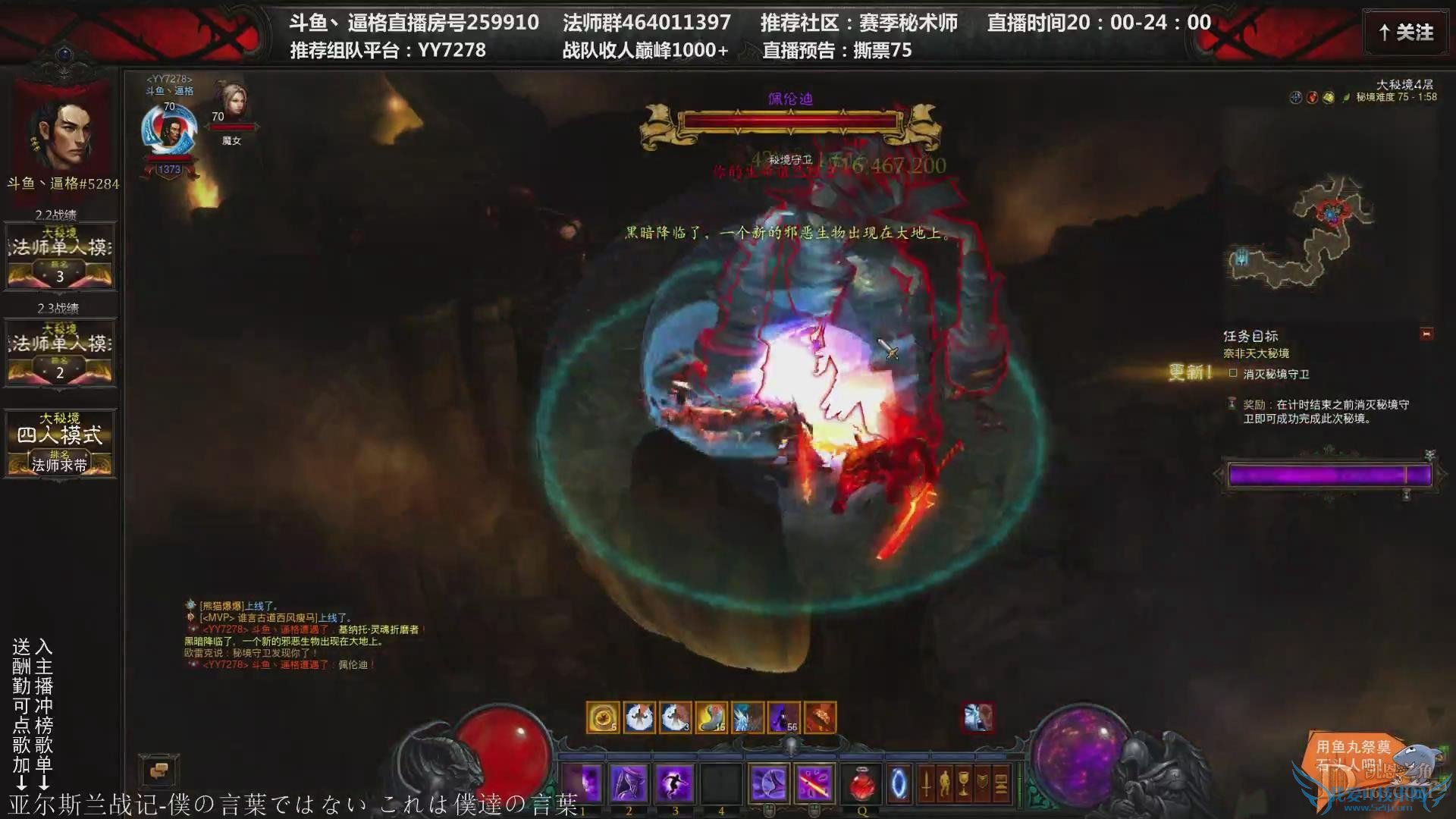Open the chalice icon menu button

click(963, 783)
